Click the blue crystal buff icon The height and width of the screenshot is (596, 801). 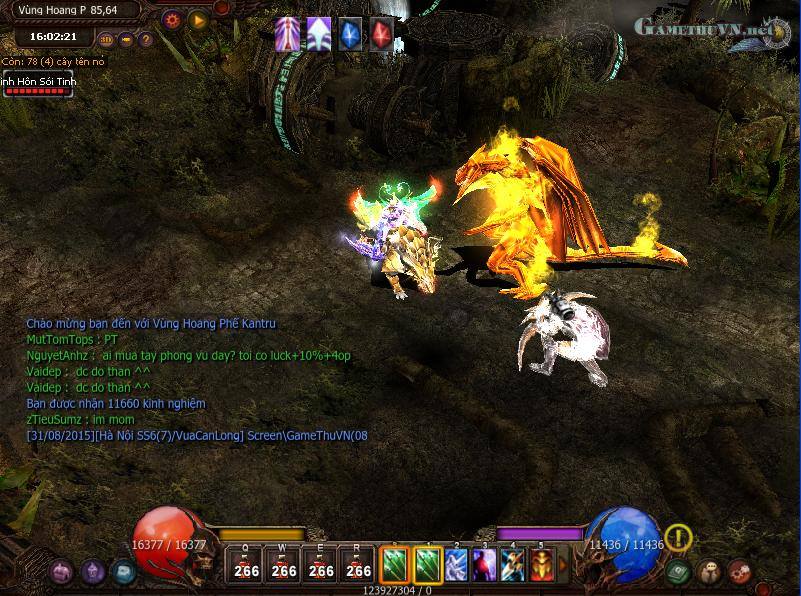click(349, 34)
